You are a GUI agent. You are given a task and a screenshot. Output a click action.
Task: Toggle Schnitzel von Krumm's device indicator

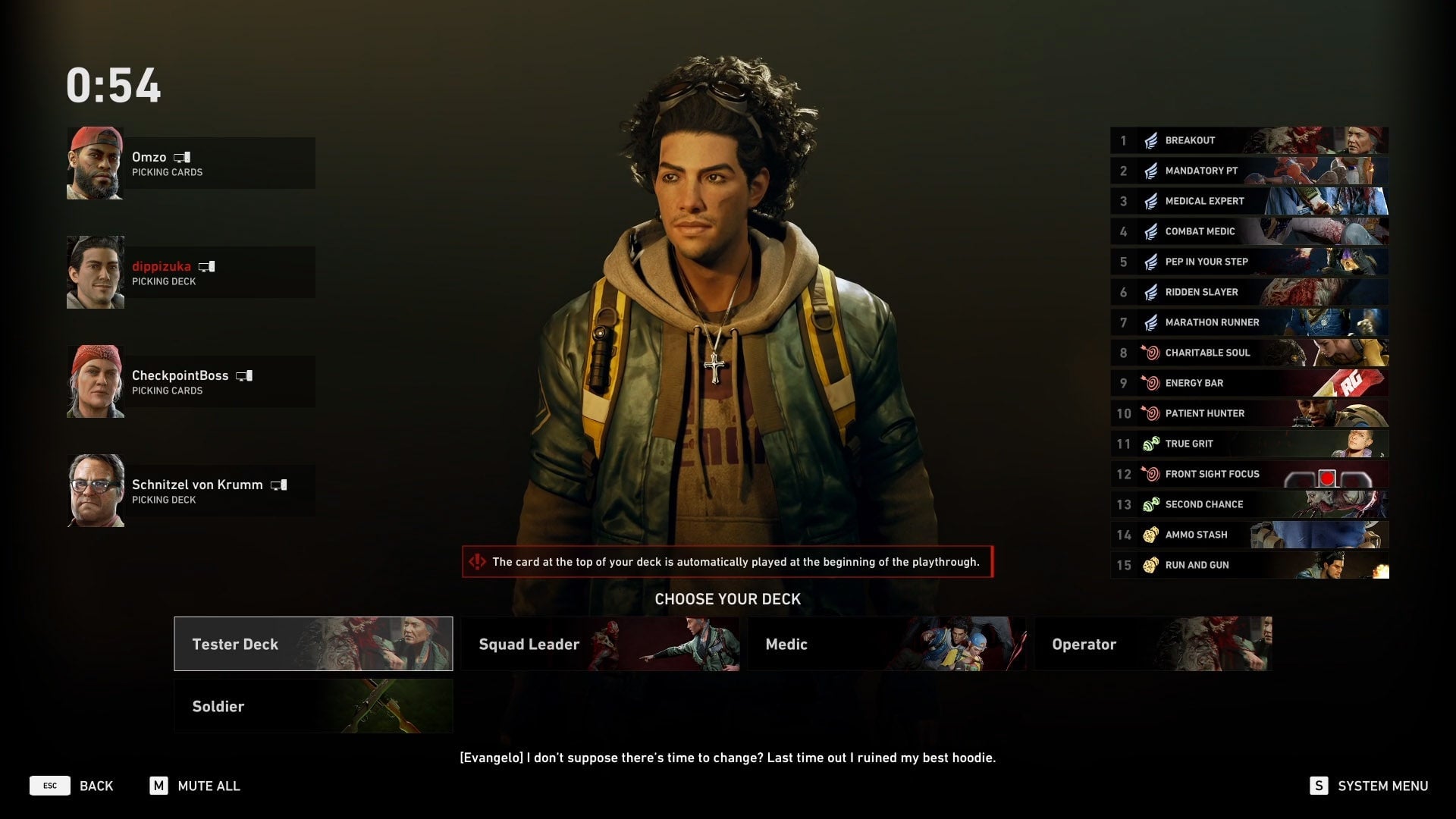coord(279,485)
